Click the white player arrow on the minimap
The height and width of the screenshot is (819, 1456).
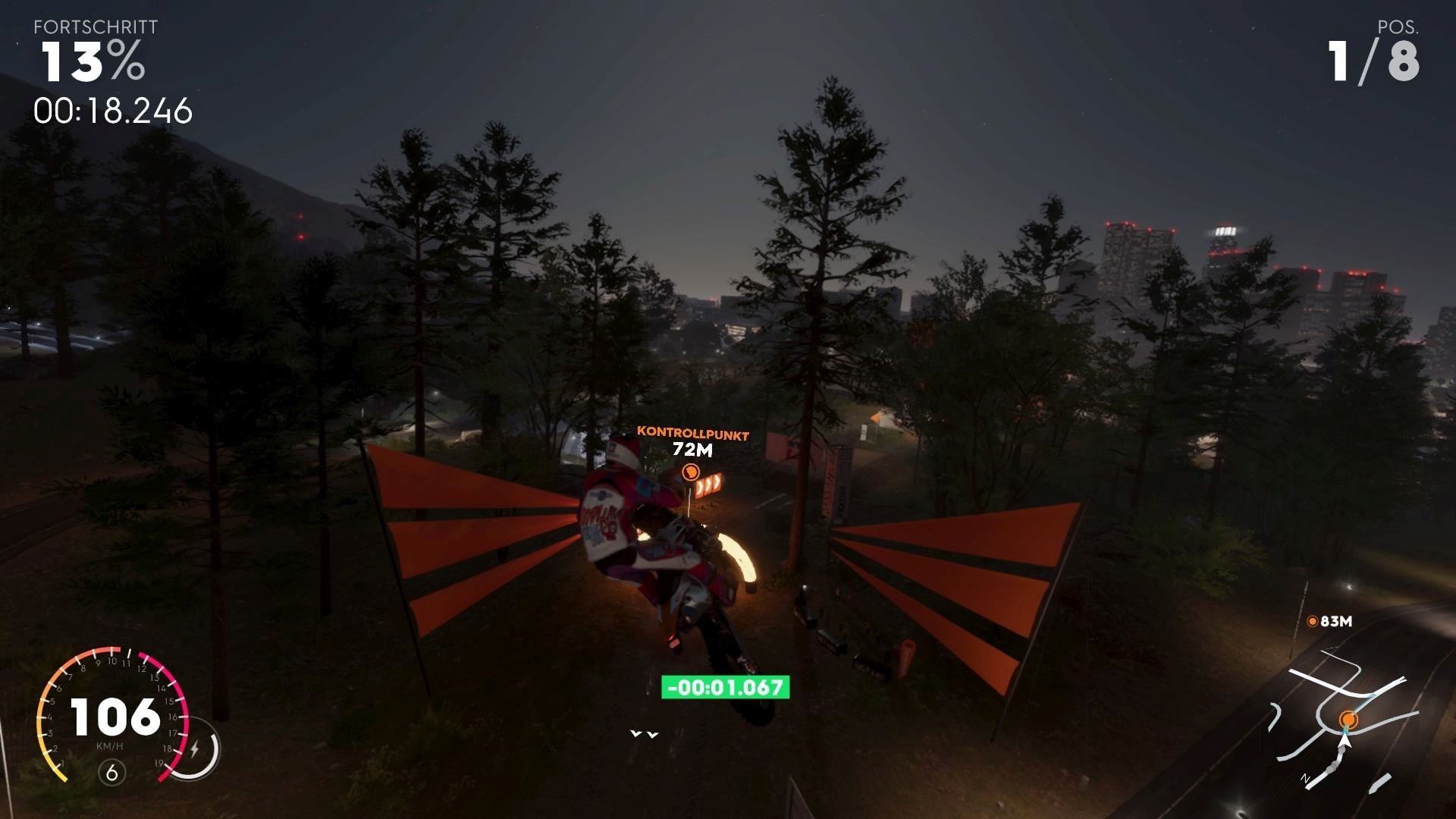(x=1345, y=740)
